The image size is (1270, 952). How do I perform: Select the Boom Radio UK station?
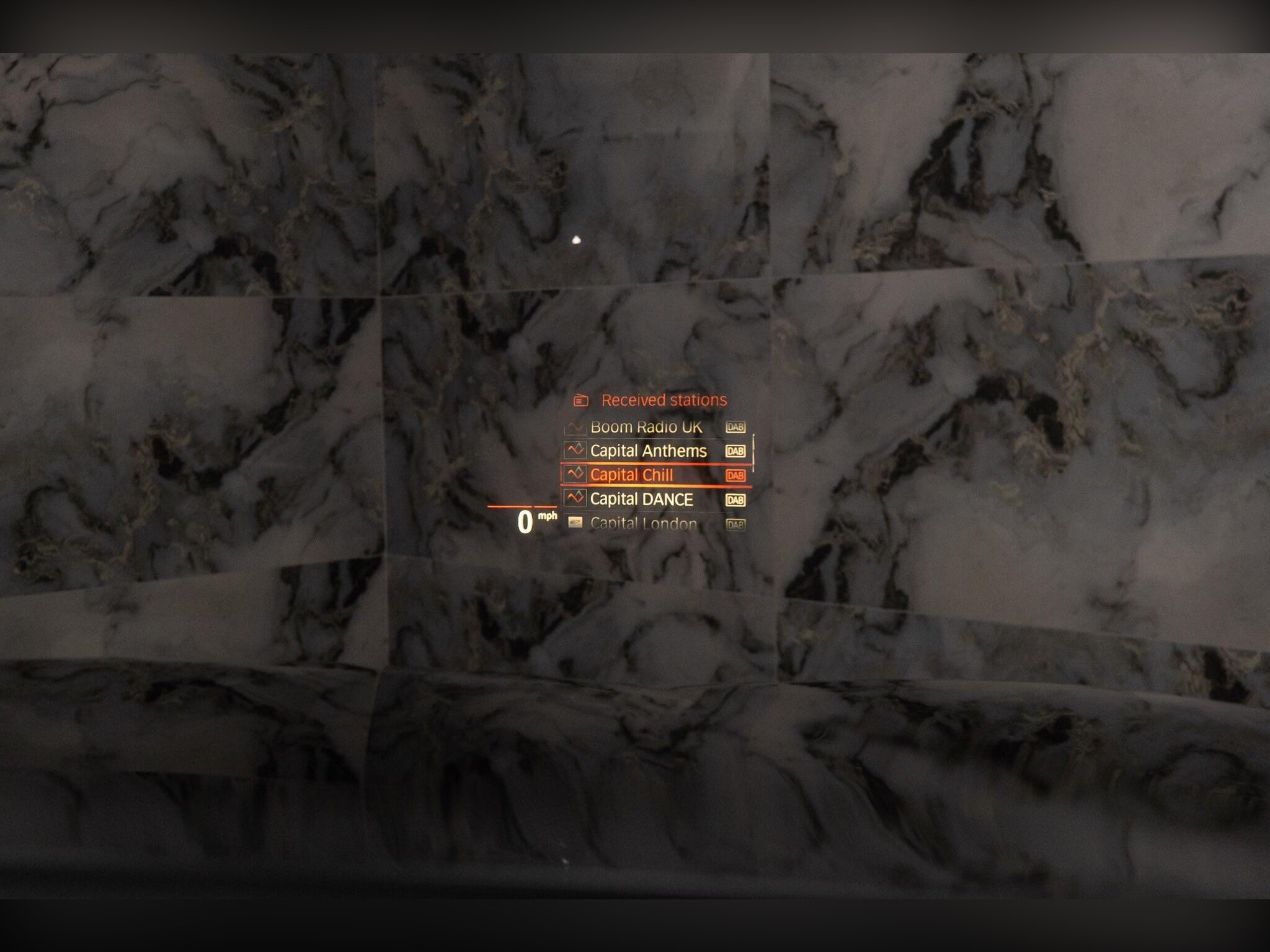(647, 427)
